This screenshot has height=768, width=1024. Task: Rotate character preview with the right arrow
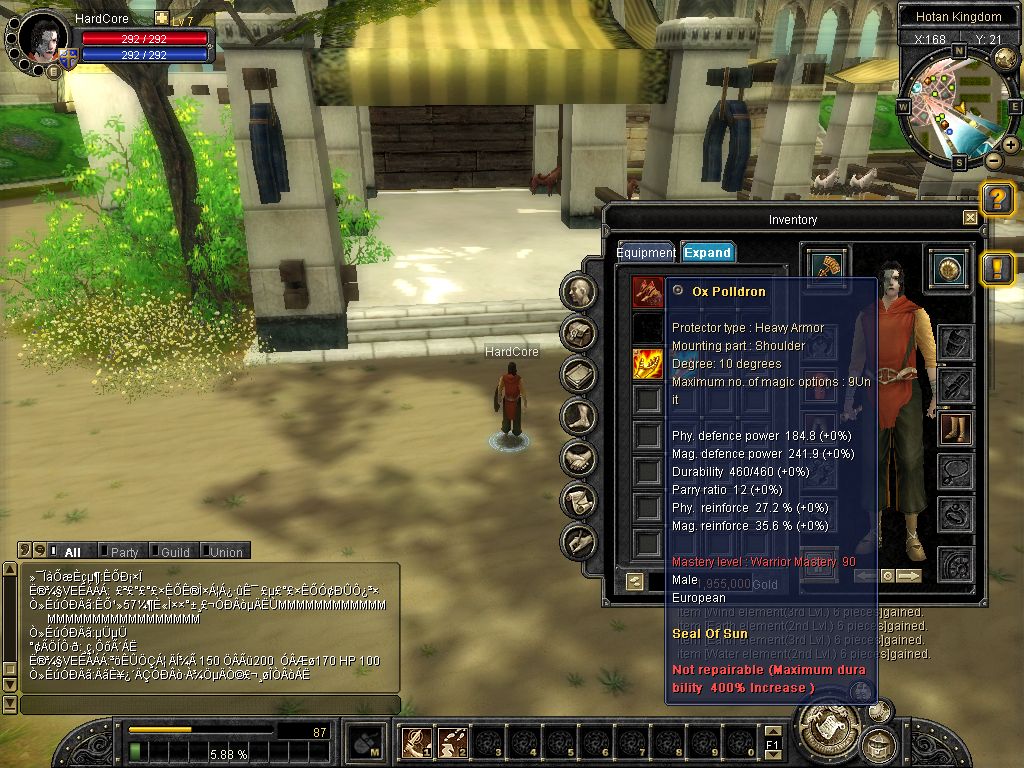pos(908,576)
